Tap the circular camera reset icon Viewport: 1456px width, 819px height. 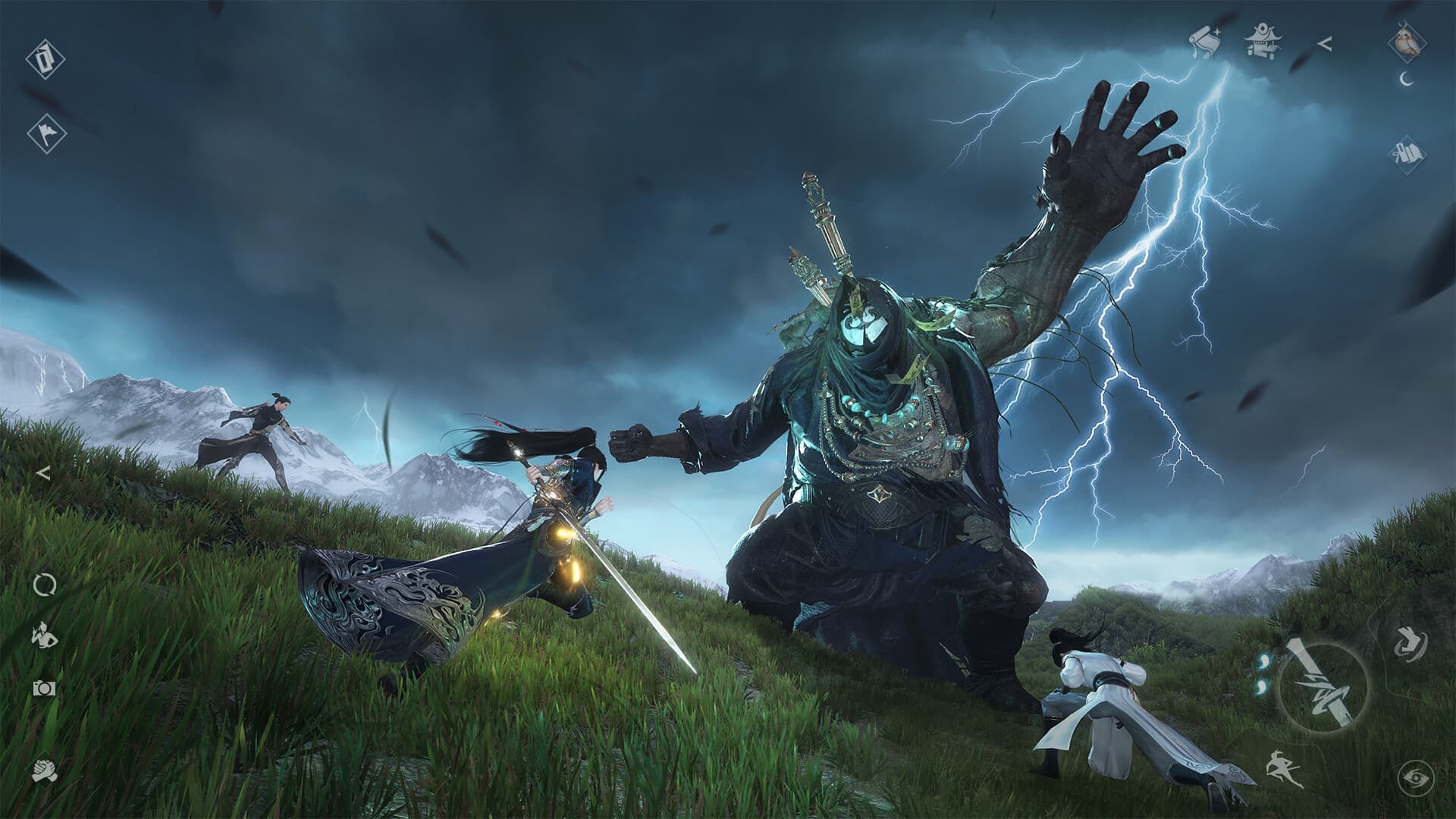[44, 584]
